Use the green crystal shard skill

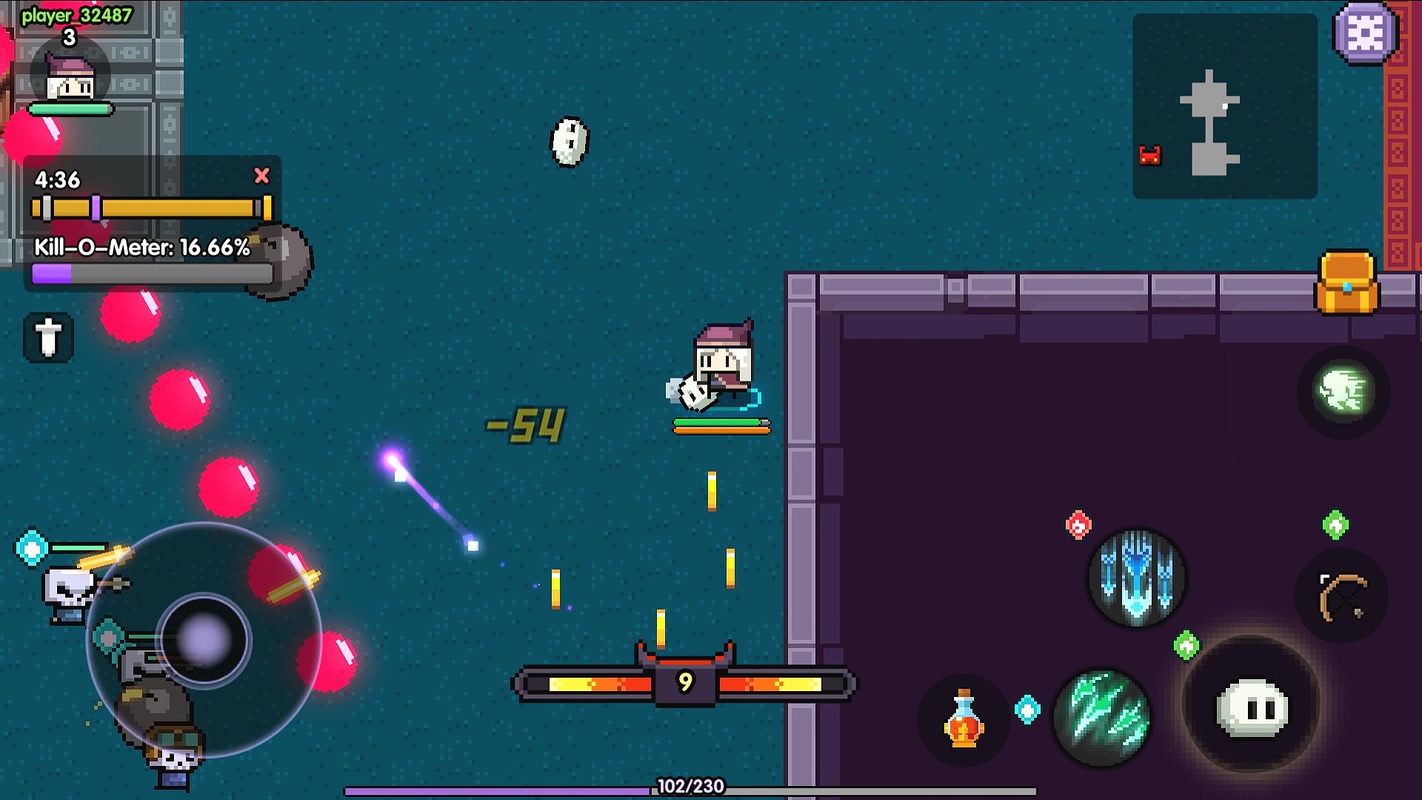(1102, 716)
